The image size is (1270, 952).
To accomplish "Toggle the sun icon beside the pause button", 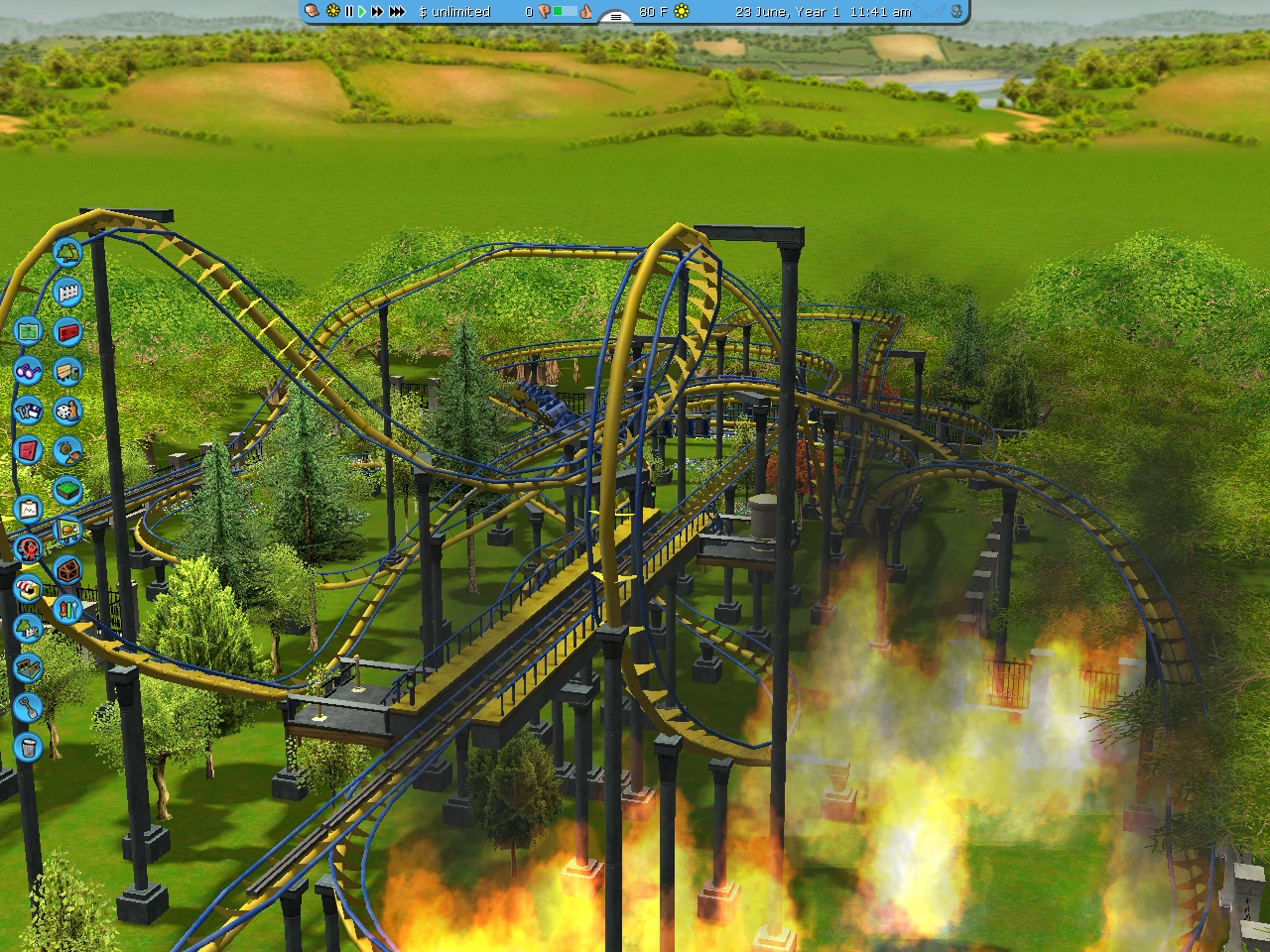I will tap(332, 12).
